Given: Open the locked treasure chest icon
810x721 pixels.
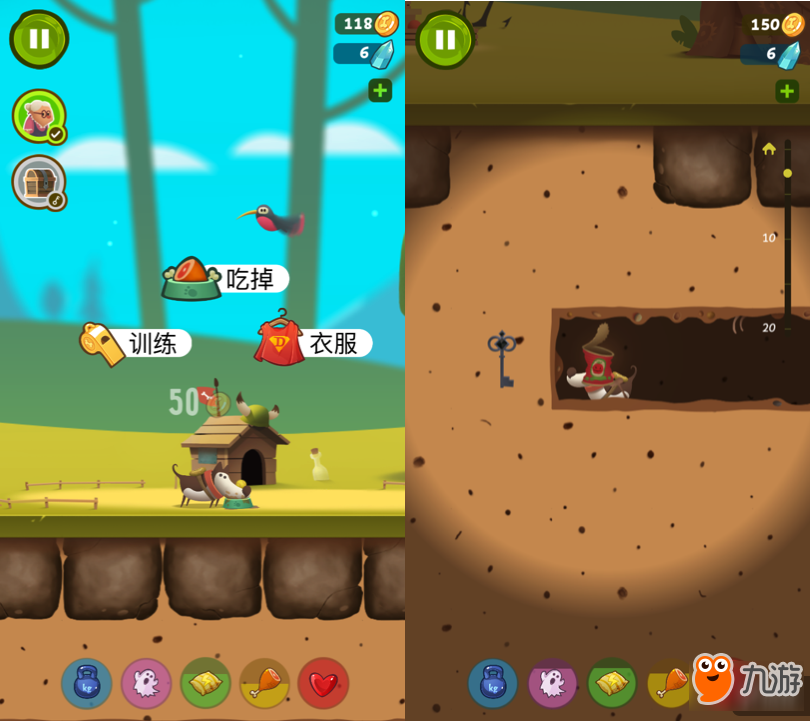Looking at the screenshot, I should 39,182.
